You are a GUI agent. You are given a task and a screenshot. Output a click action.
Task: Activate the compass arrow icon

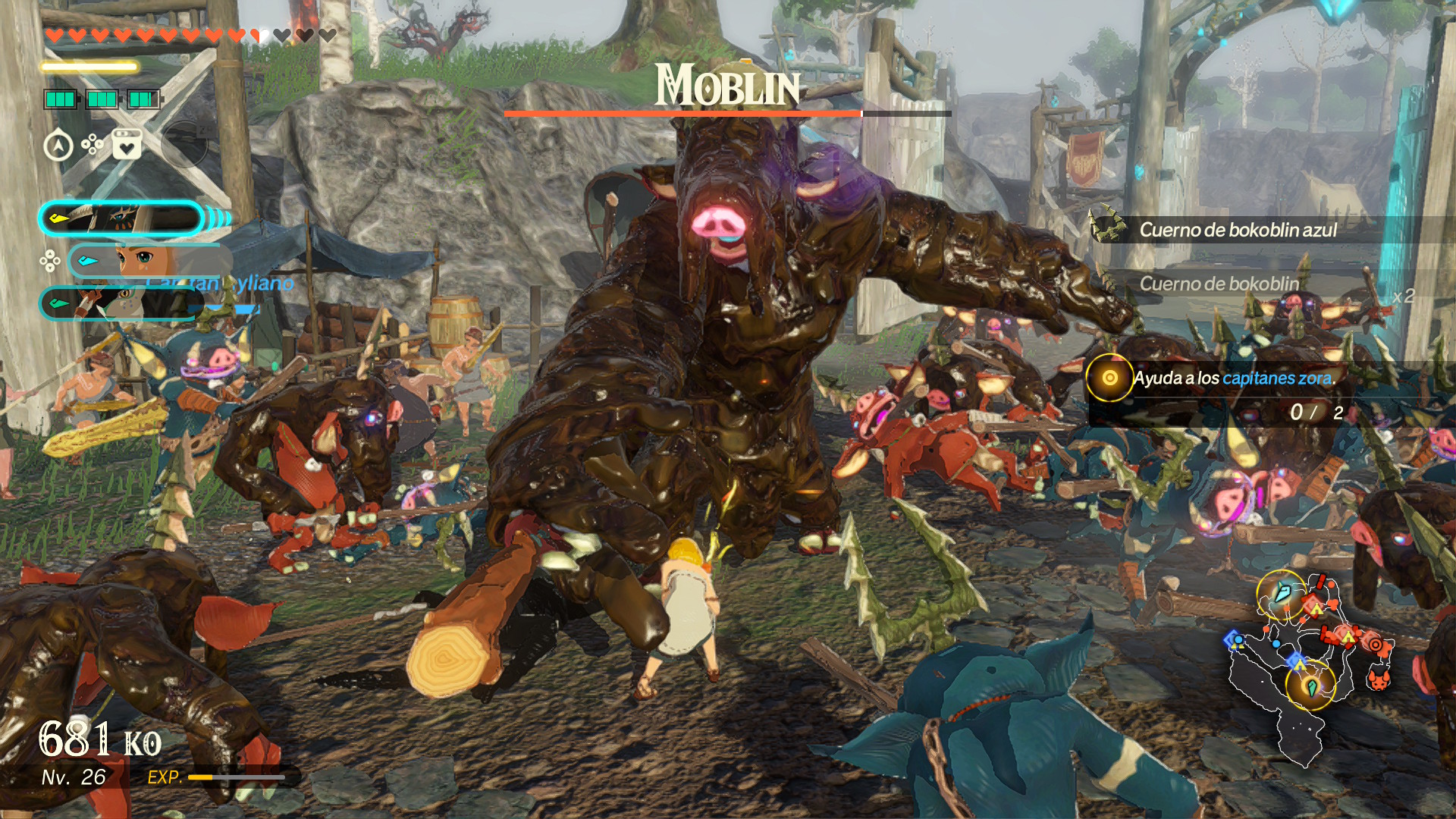58,146
